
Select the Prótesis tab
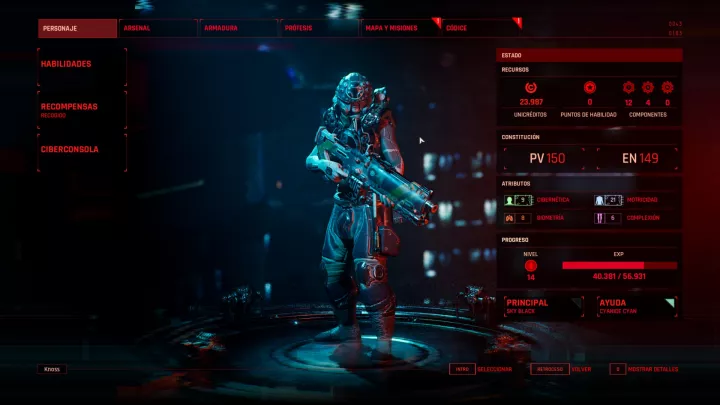click(319, 28)
